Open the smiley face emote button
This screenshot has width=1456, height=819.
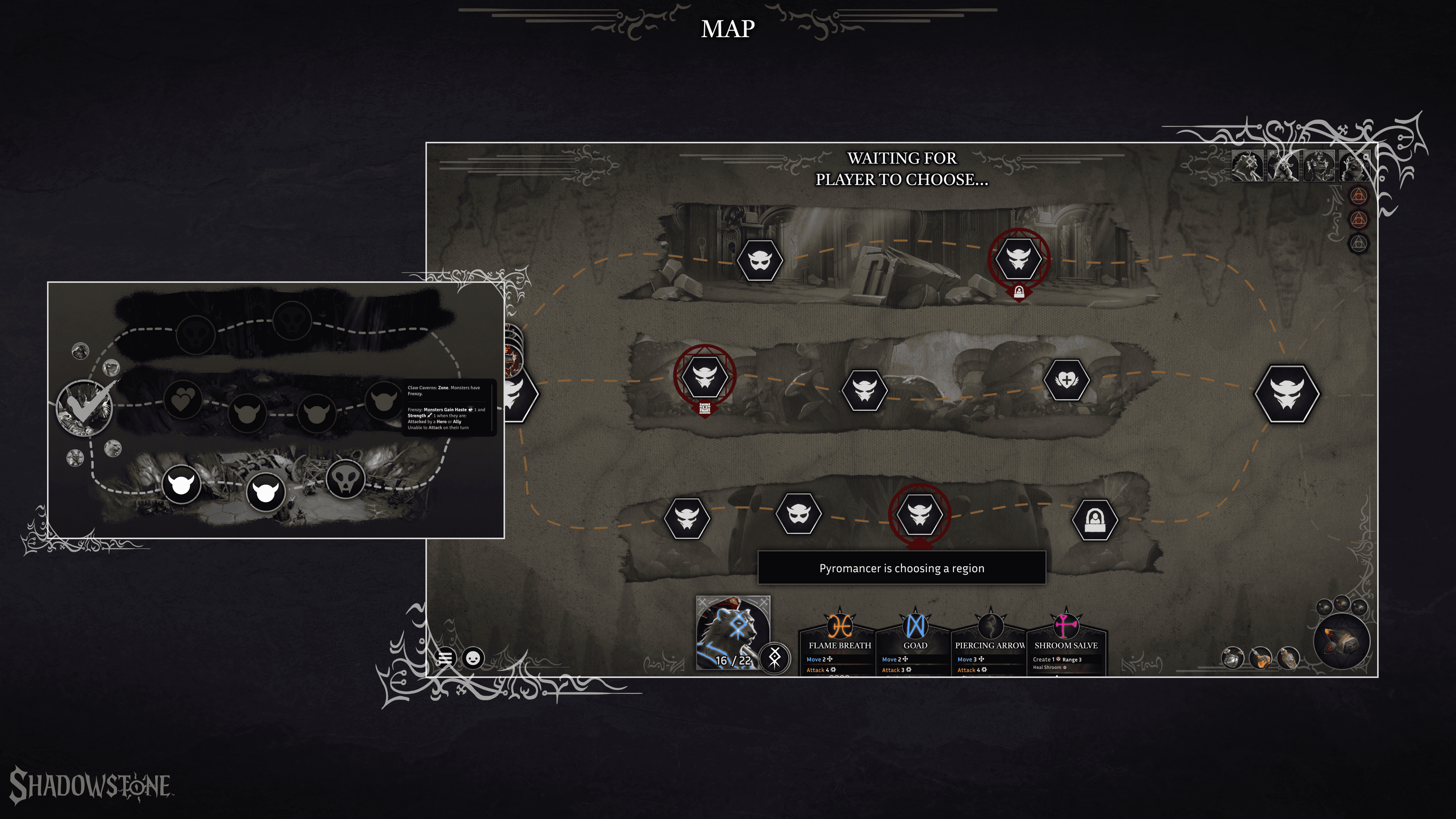473,658
